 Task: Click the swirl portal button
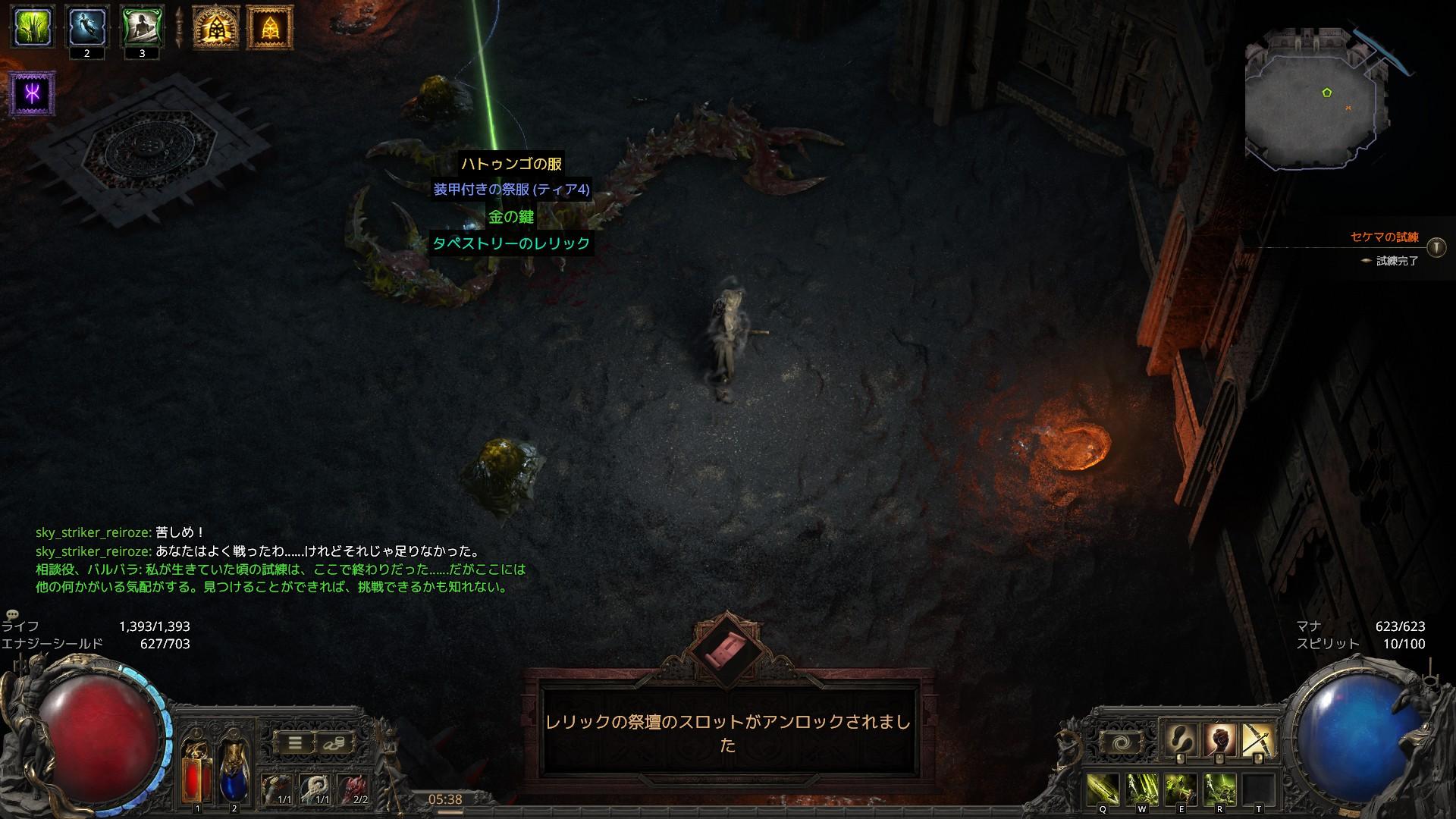click(1119, 743)
